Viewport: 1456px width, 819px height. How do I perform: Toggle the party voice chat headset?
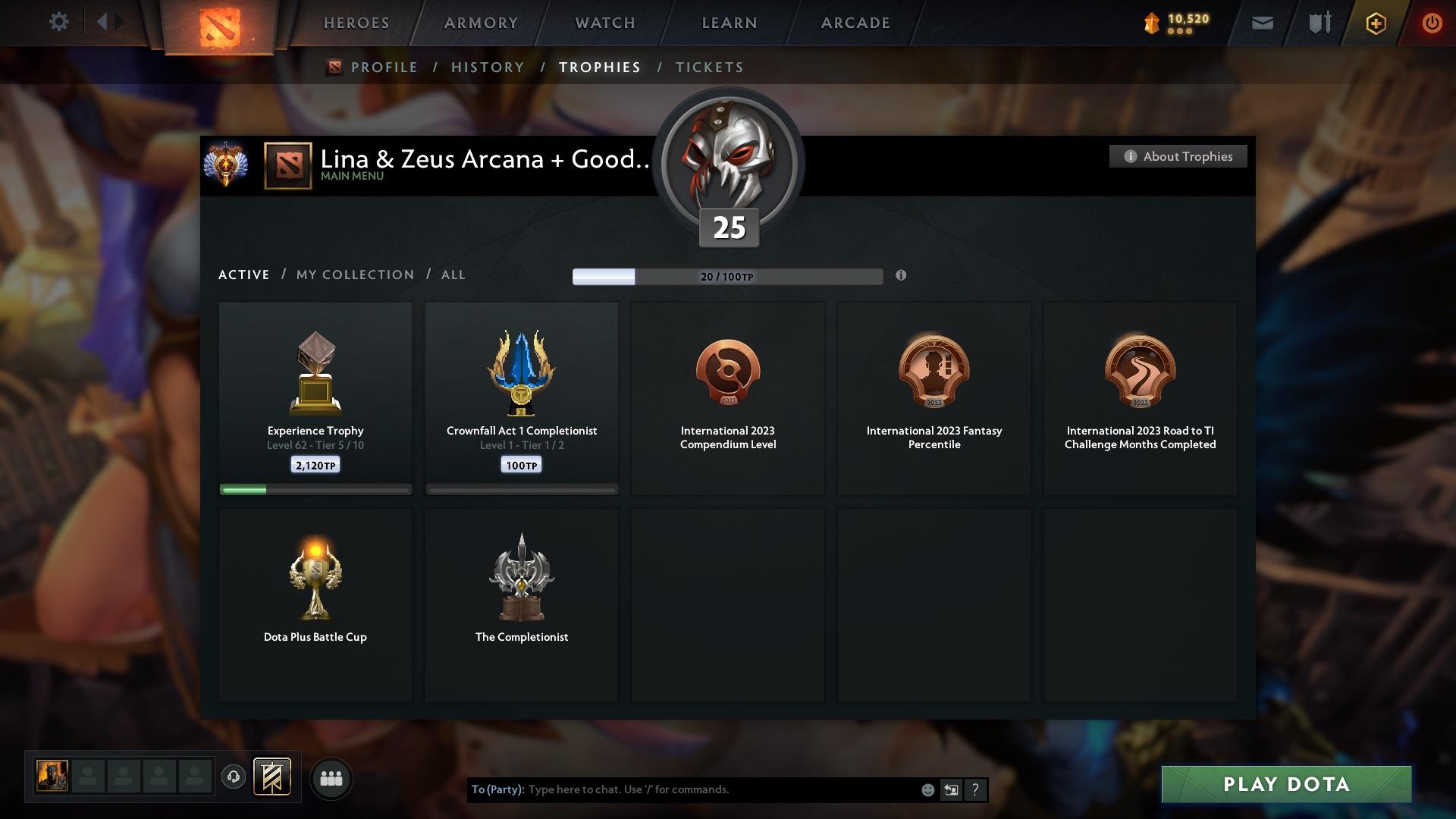tap(234, 777)
